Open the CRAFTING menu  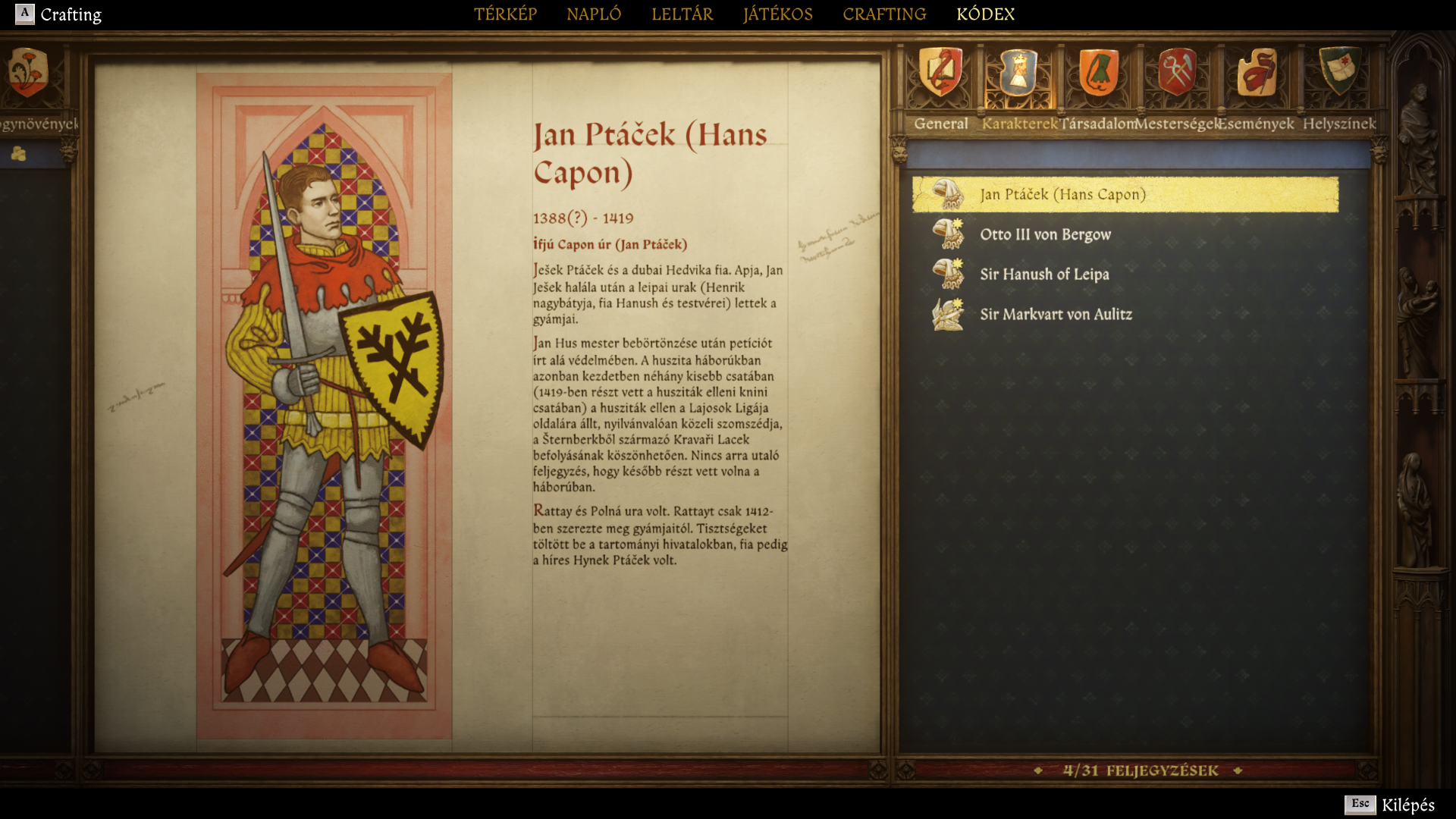pos(884,14)
